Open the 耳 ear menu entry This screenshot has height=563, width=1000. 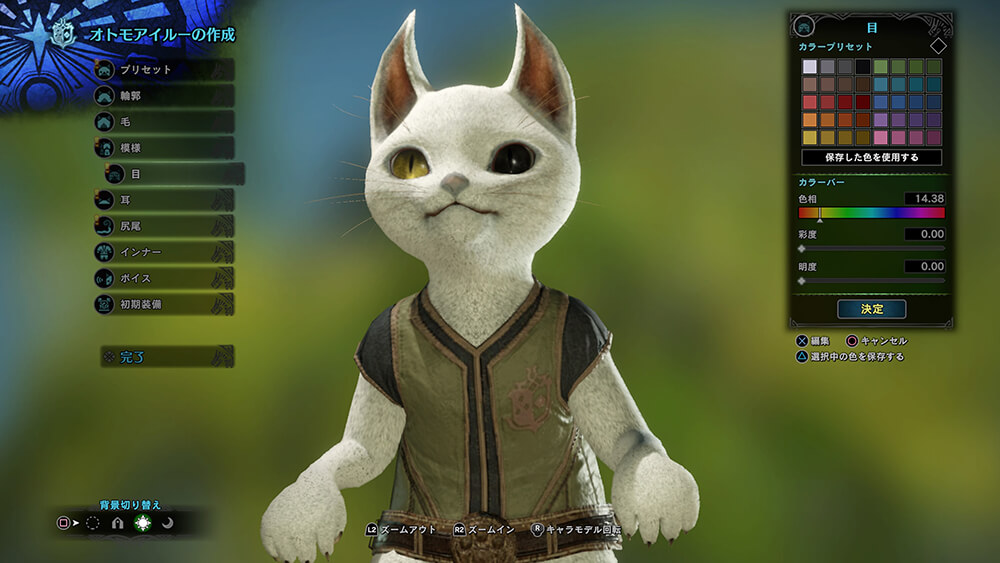[163, 200]
